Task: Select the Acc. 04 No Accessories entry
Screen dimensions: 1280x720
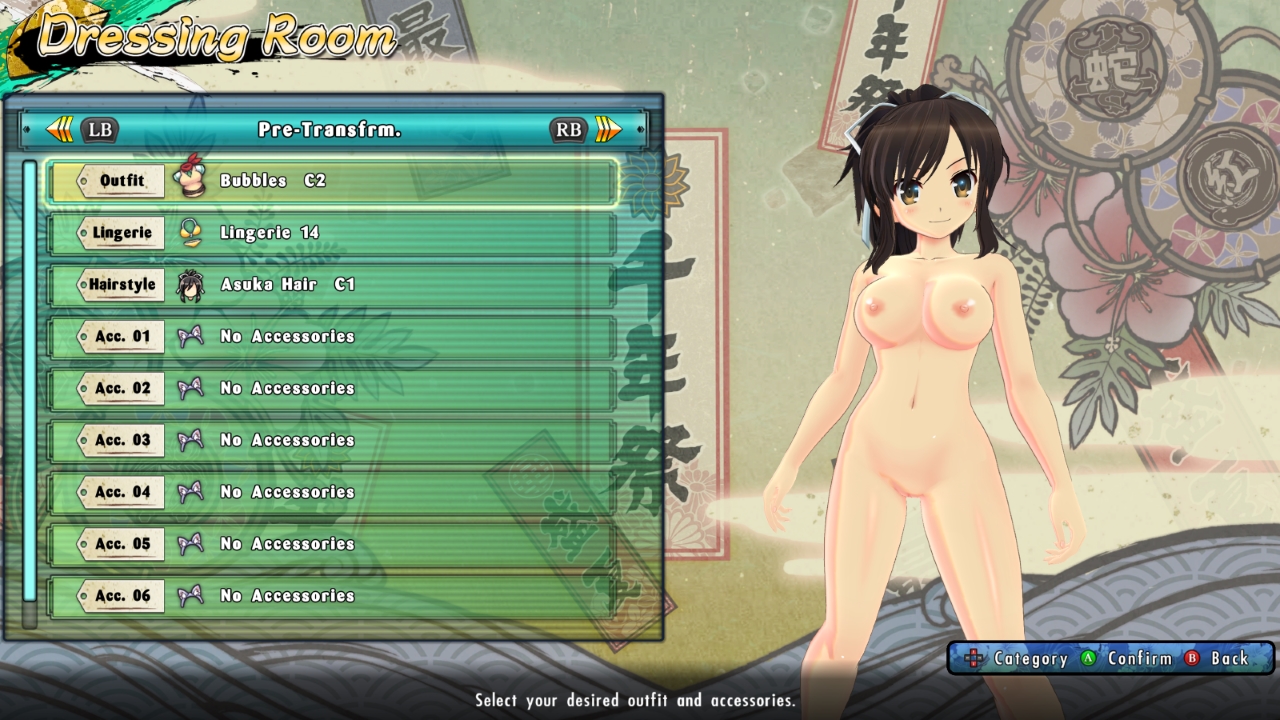Action: point(285,492)
